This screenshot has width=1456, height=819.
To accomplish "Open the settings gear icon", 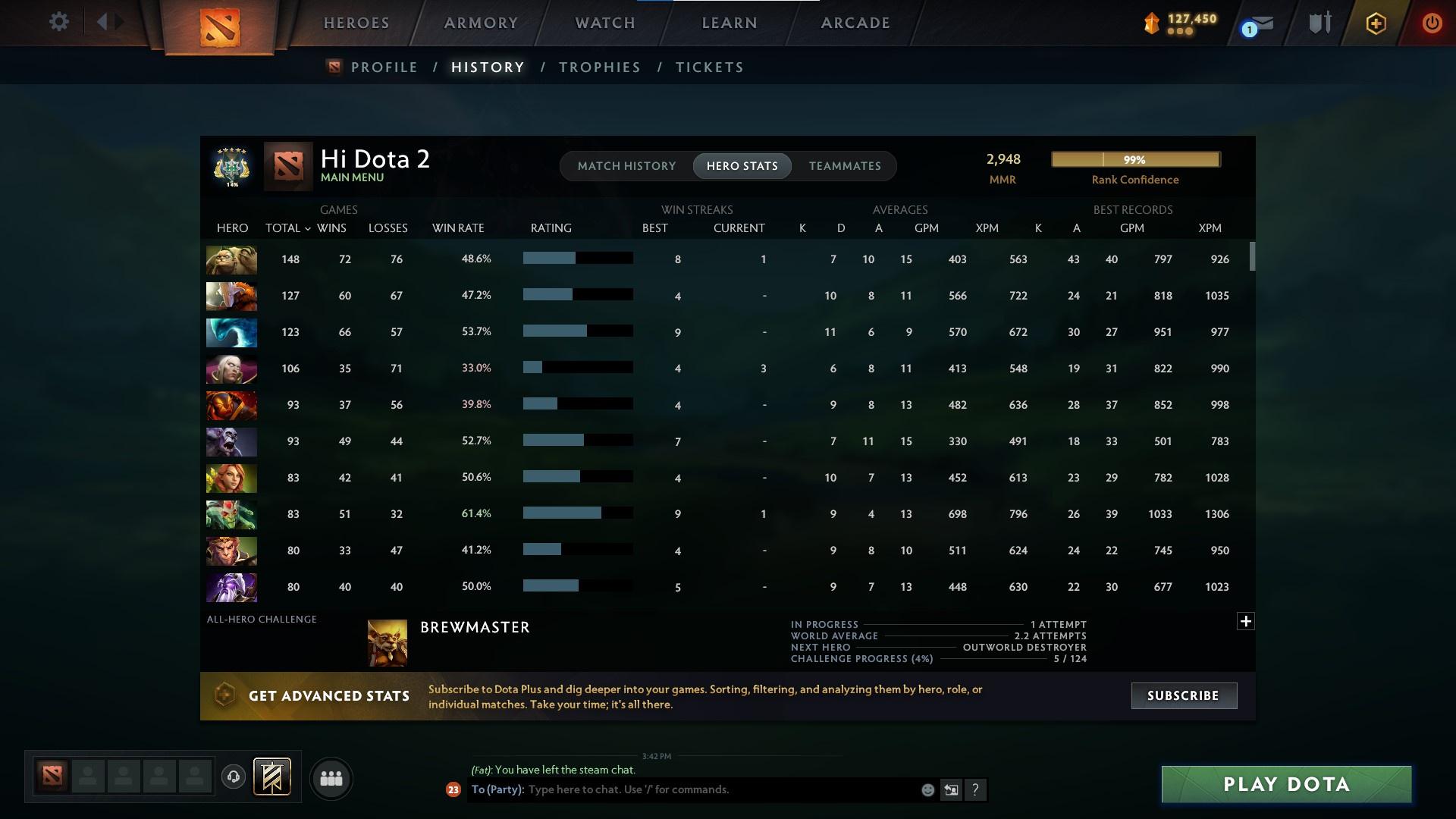I will point(59,22).
